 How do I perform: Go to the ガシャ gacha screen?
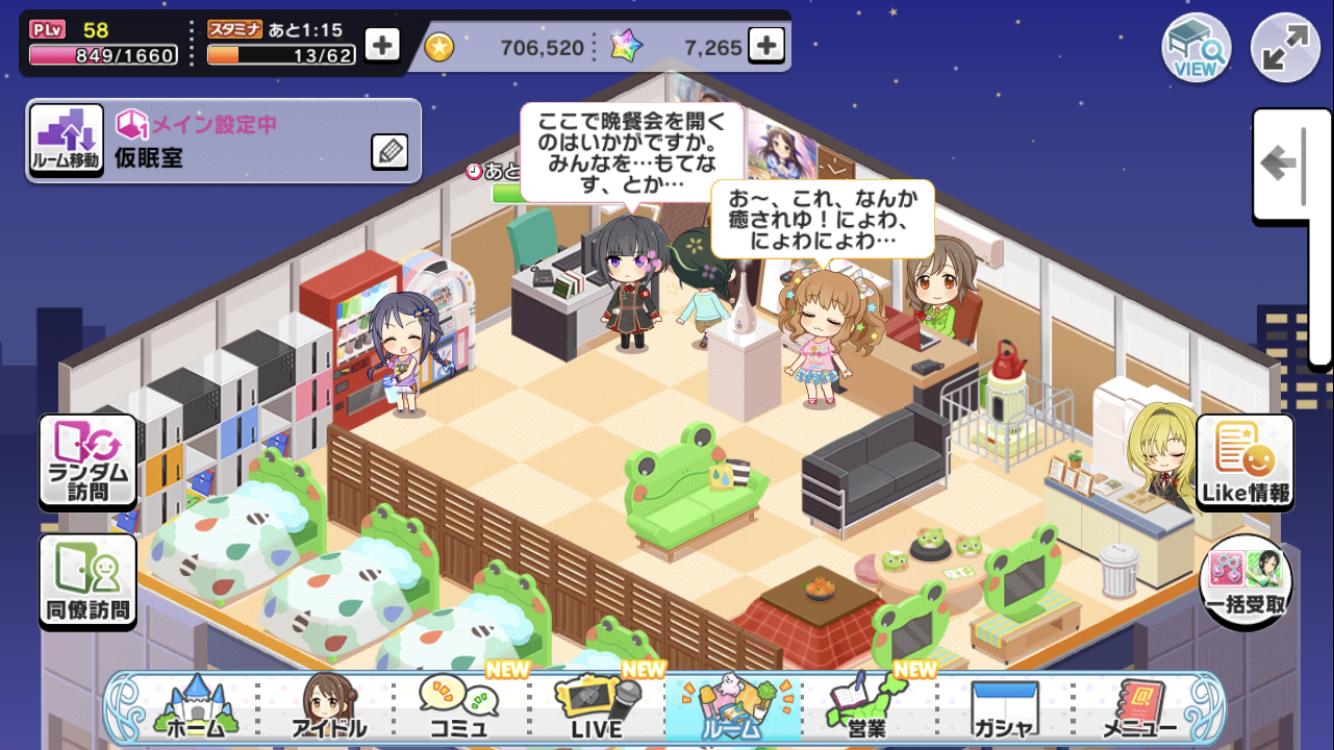point(1003,709)
